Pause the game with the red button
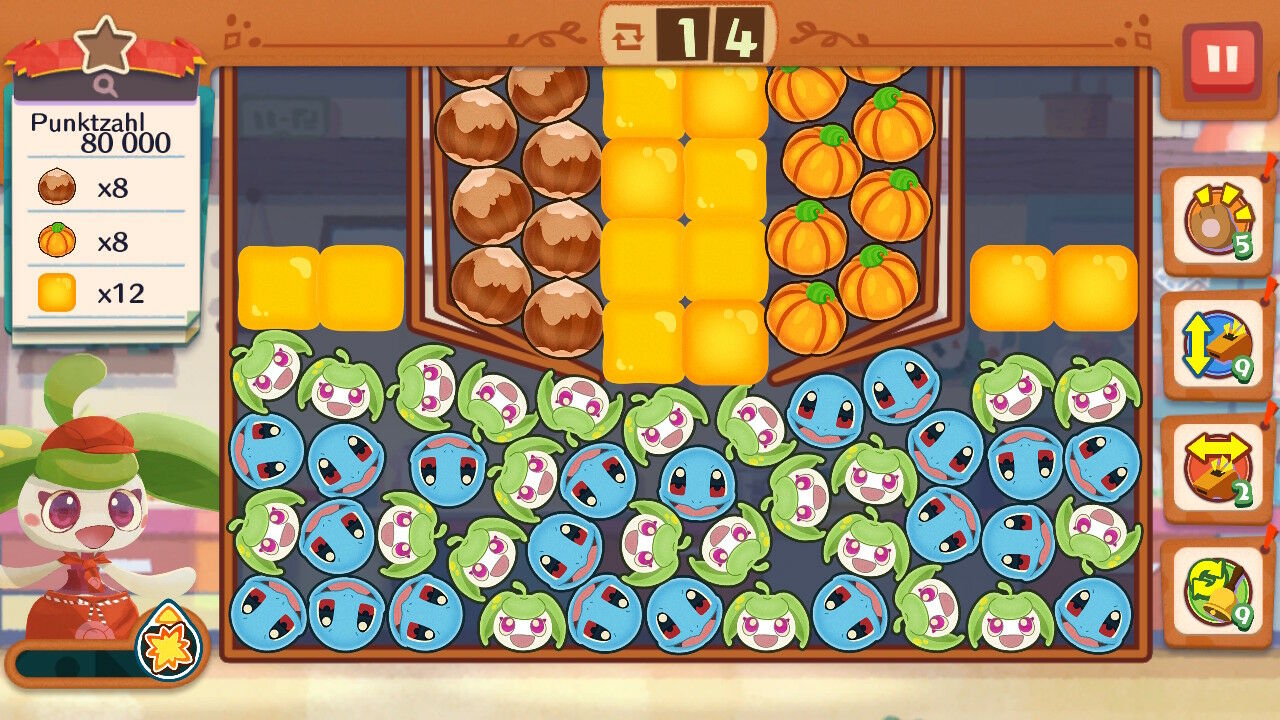 click(x=1221, y=60)
